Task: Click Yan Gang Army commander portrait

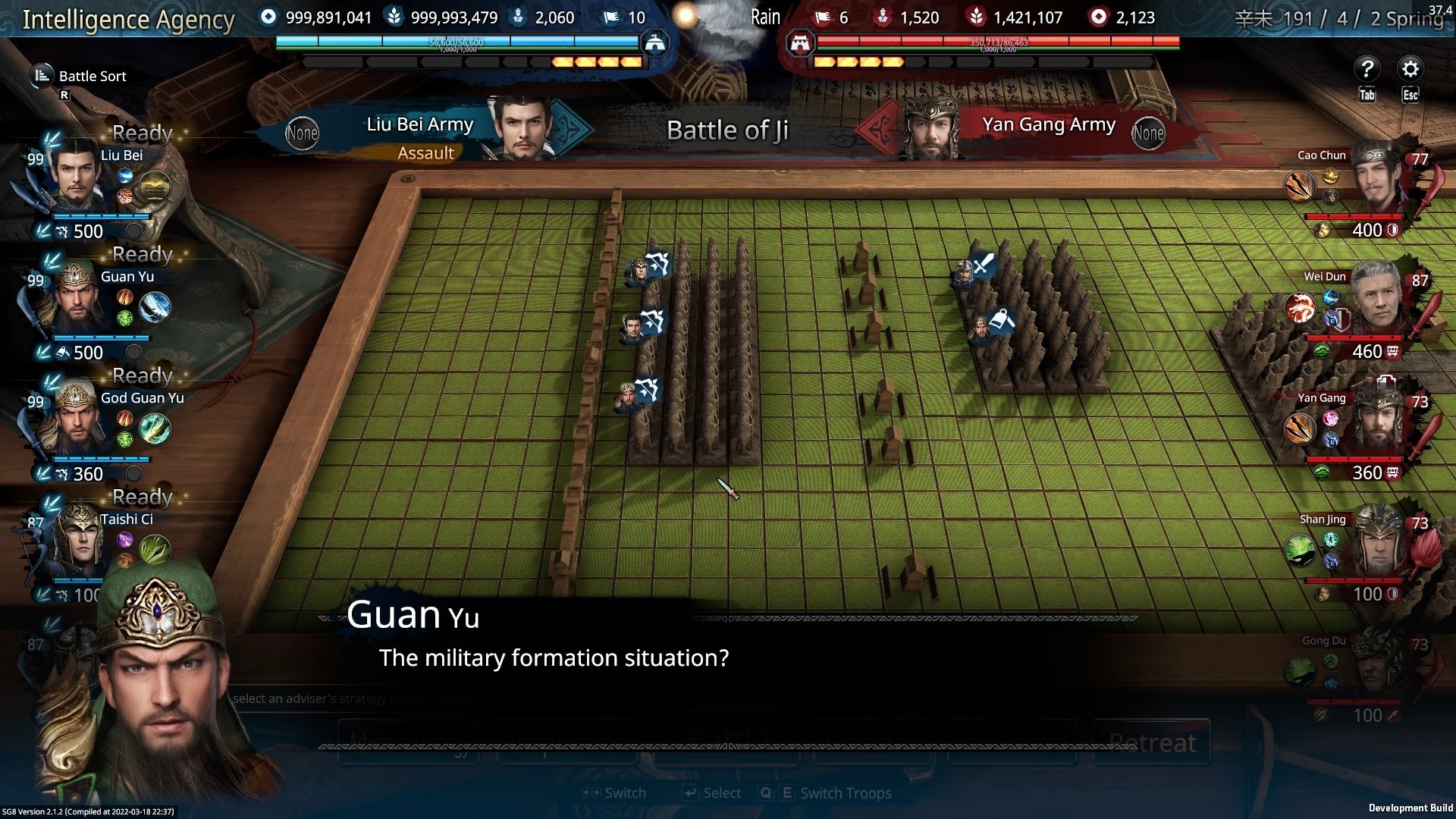Action: (930, 127)
